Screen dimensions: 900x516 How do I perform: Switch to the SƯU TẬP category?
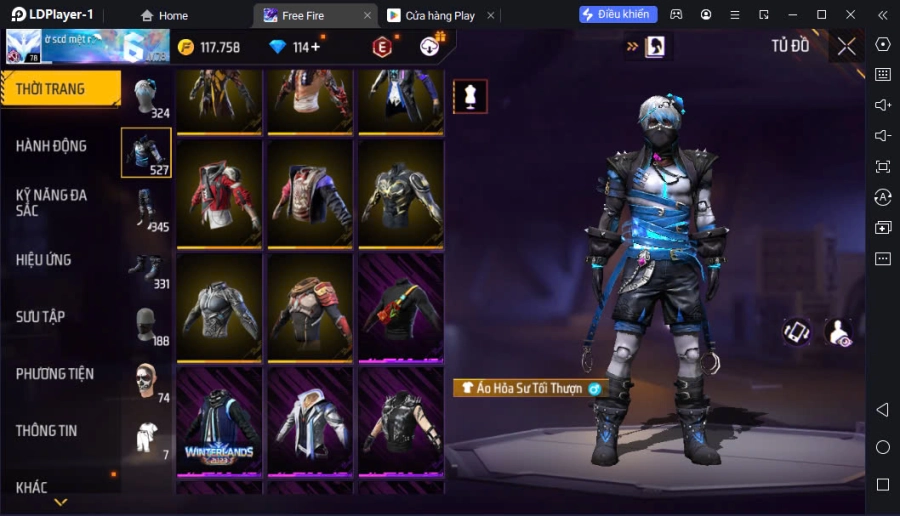click(x=41, y=317)
